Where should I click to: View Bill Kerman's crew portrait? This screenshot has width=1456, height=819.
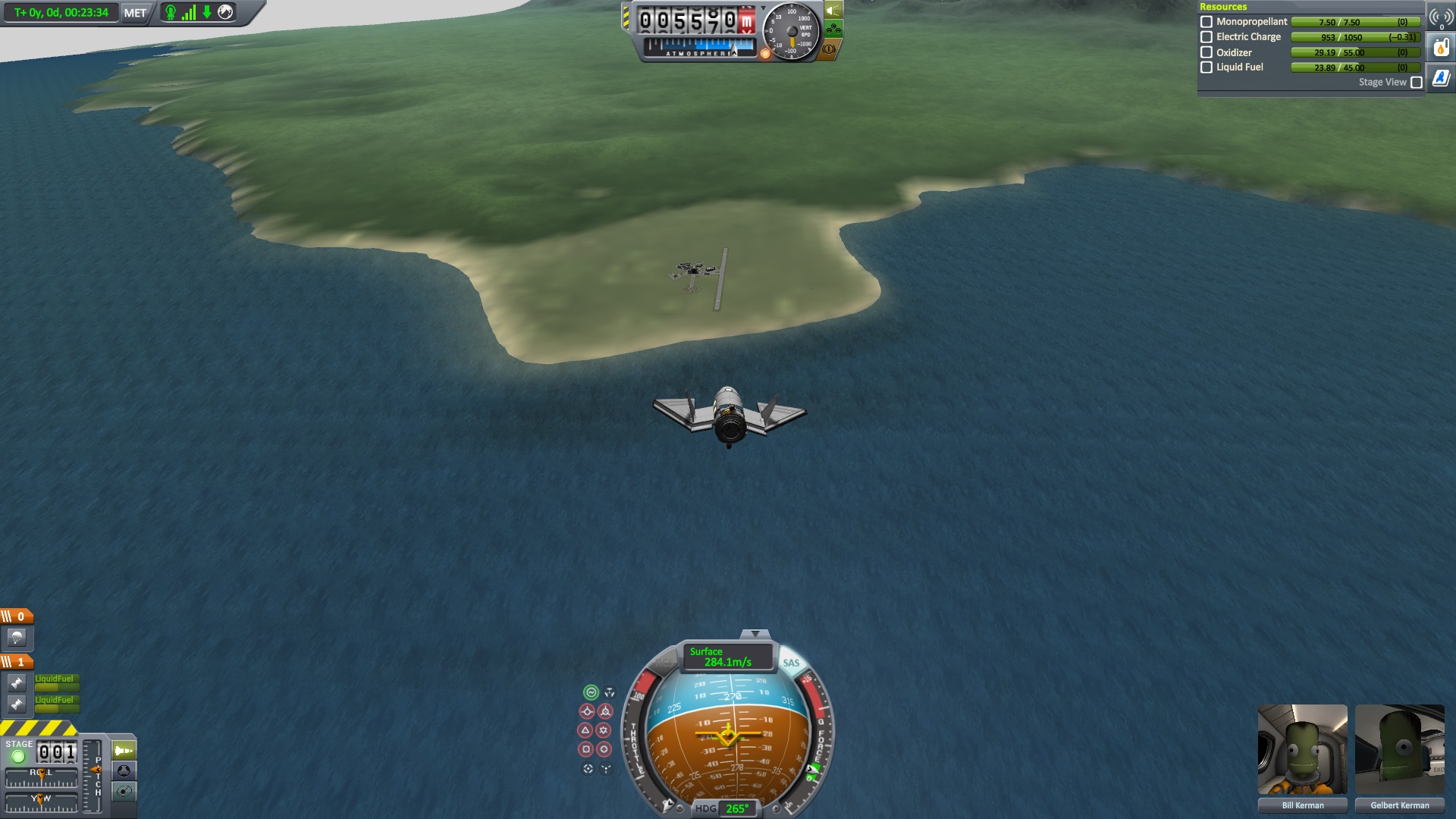pos(1302,749)
